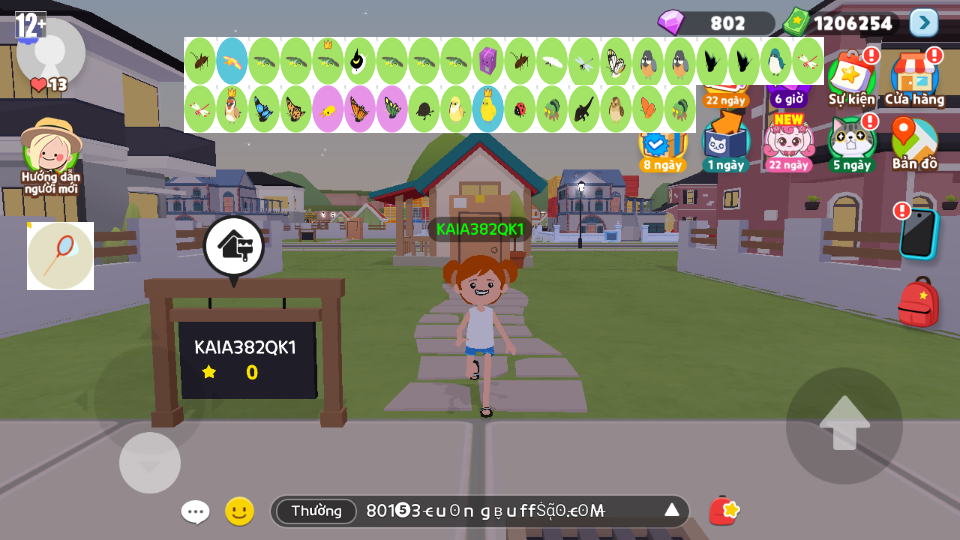960x540 pixels.
Task: Open the red backpack inventory
Action: (918, 303)
